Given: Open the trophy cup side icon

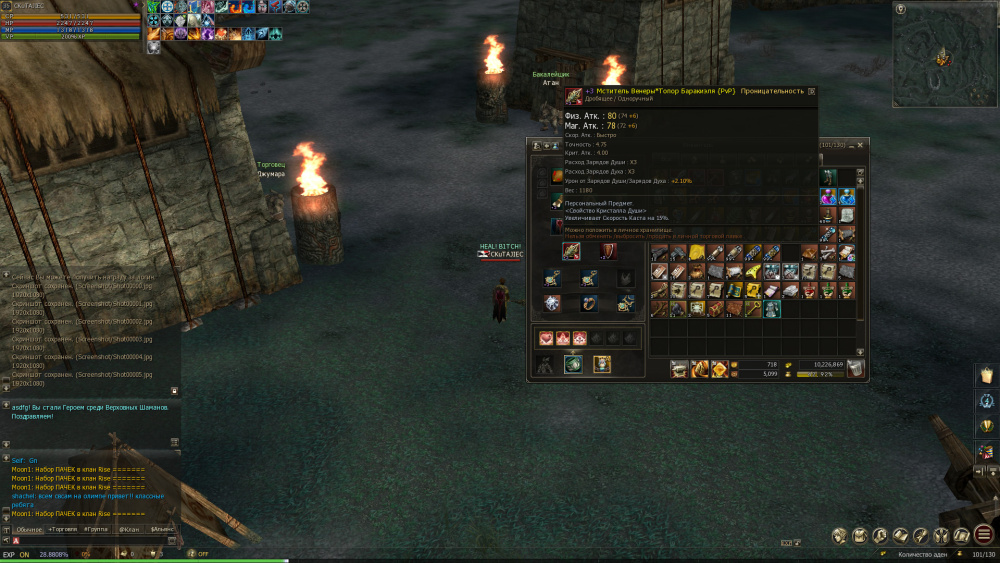Looking at the screenshot, I should pyautogui.click(x=985, y=426).
